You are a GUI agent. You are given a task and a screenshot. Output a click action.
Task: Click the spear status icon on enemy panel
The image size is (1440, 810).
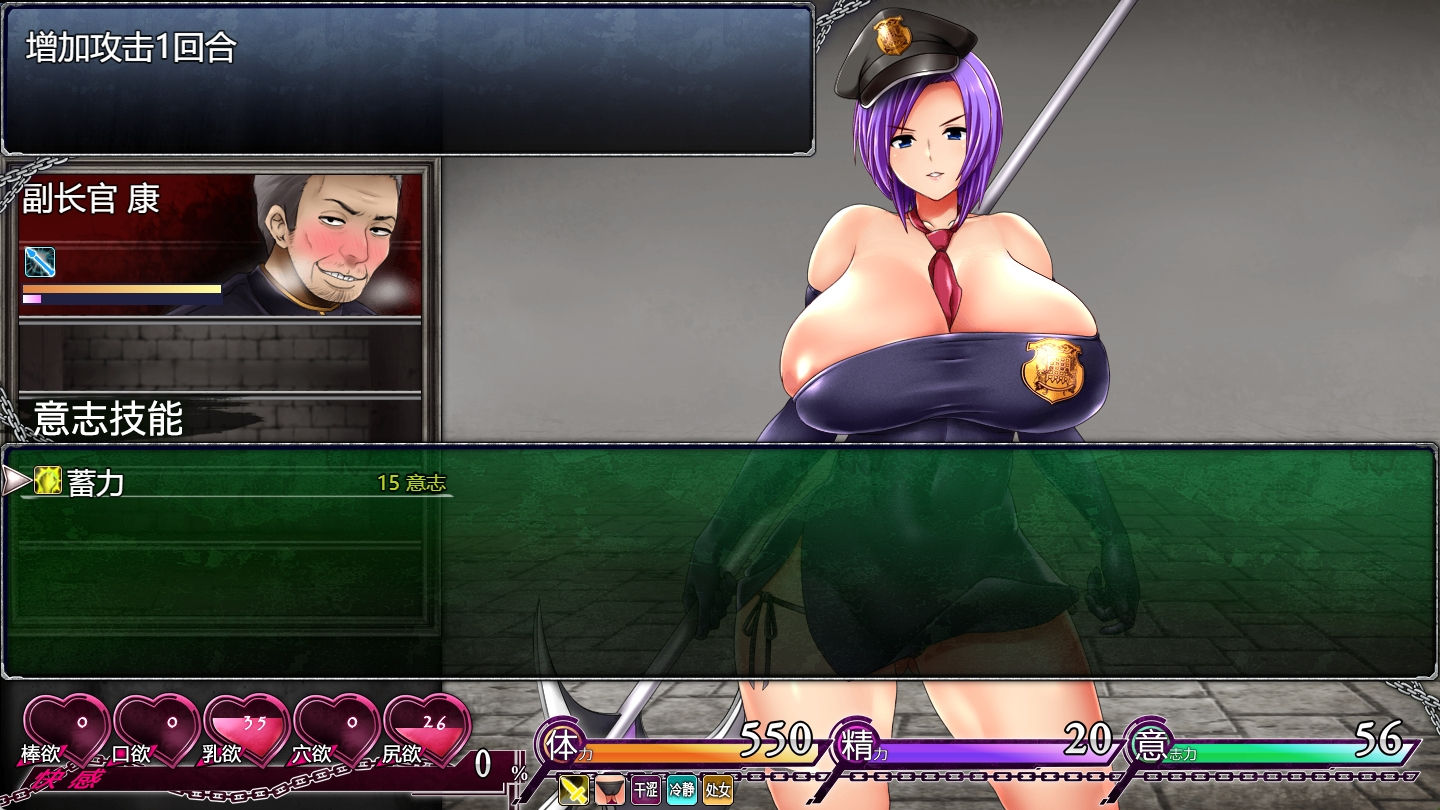click(40, 262)
